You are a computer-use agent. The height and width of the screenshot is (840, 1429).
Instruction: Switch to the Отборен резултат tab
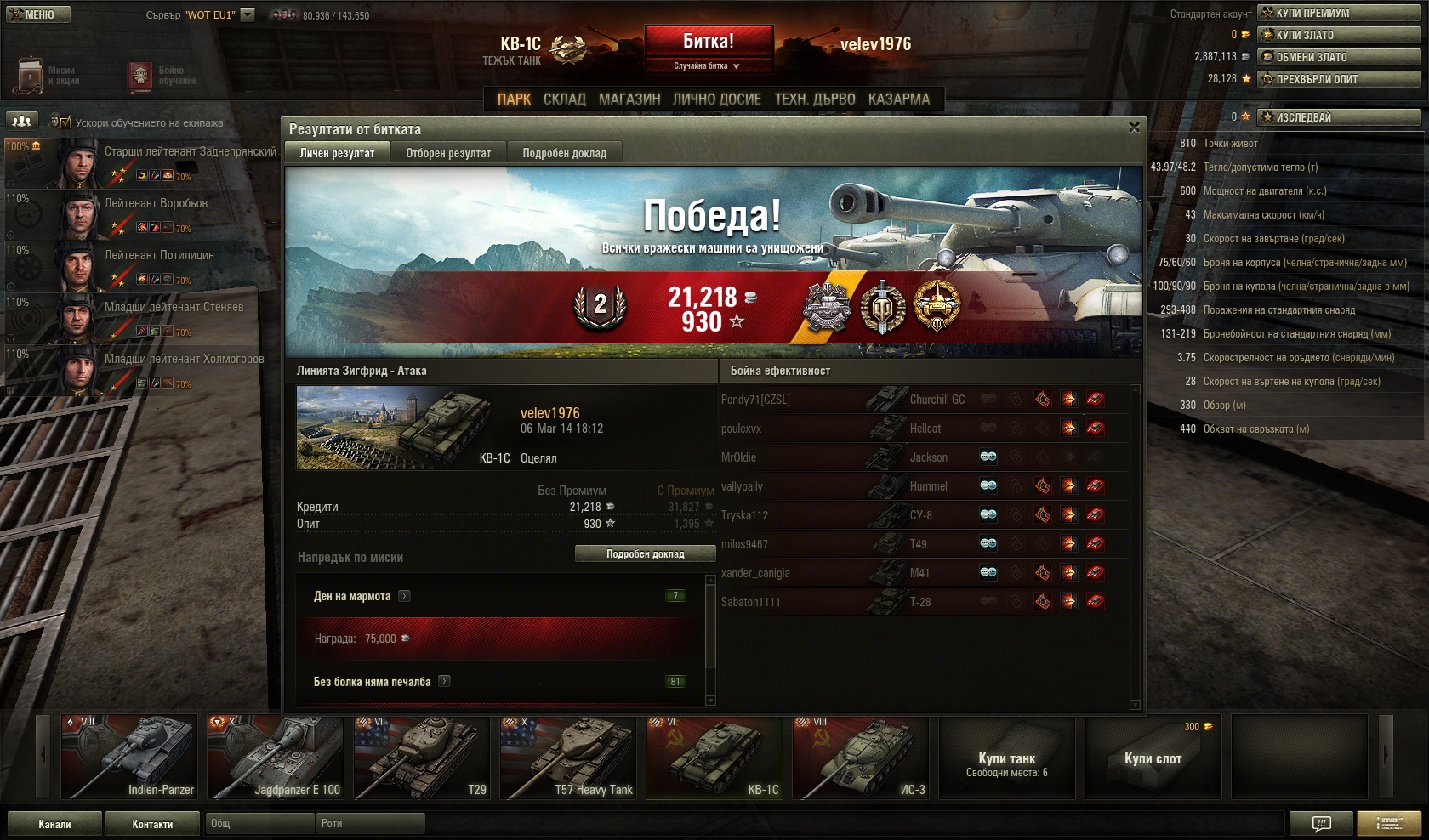click(x=448, y=153)
